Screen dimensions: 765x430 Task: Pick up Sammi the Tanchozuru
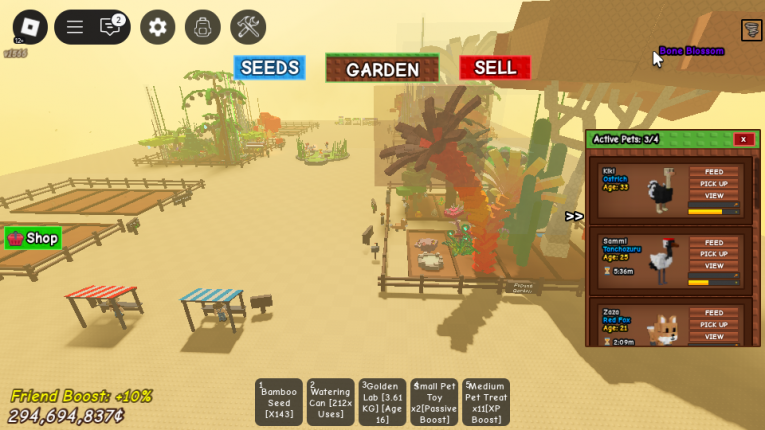[714, 254]
